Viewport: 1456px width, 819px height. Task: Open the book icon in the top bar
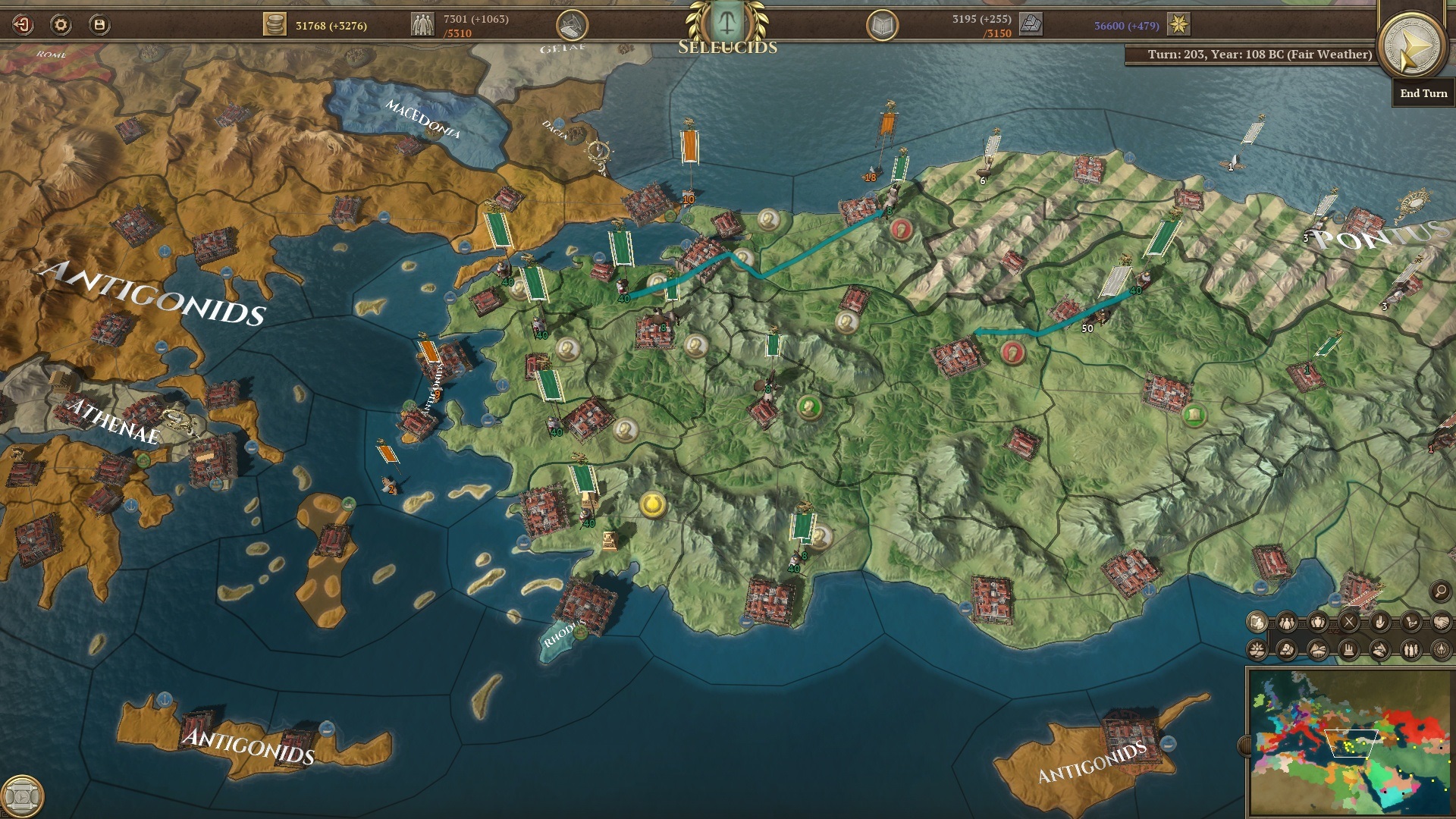click(x=882, y=27)
